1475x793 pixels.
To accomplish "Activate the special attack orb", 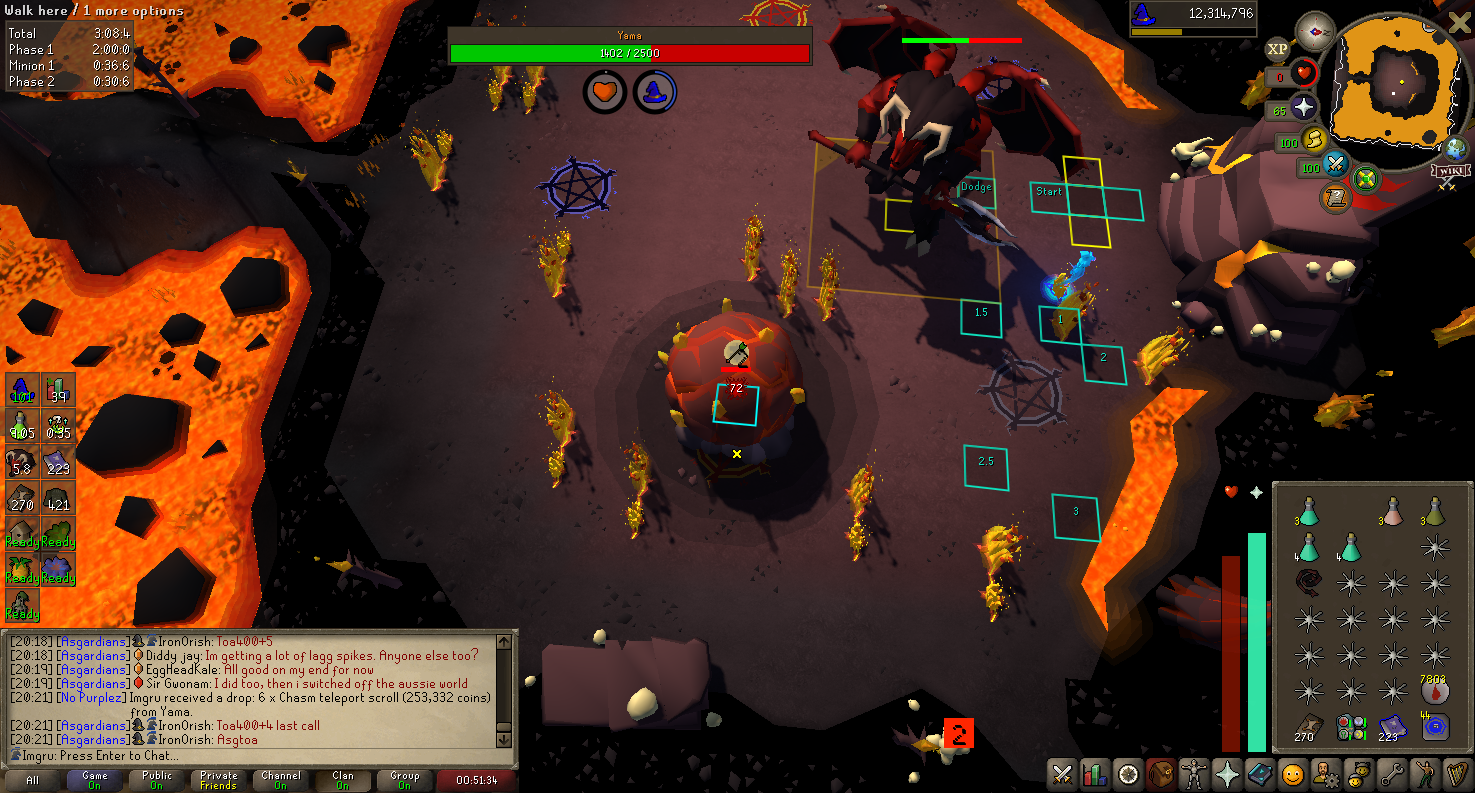I will [x=1336, y=165].
